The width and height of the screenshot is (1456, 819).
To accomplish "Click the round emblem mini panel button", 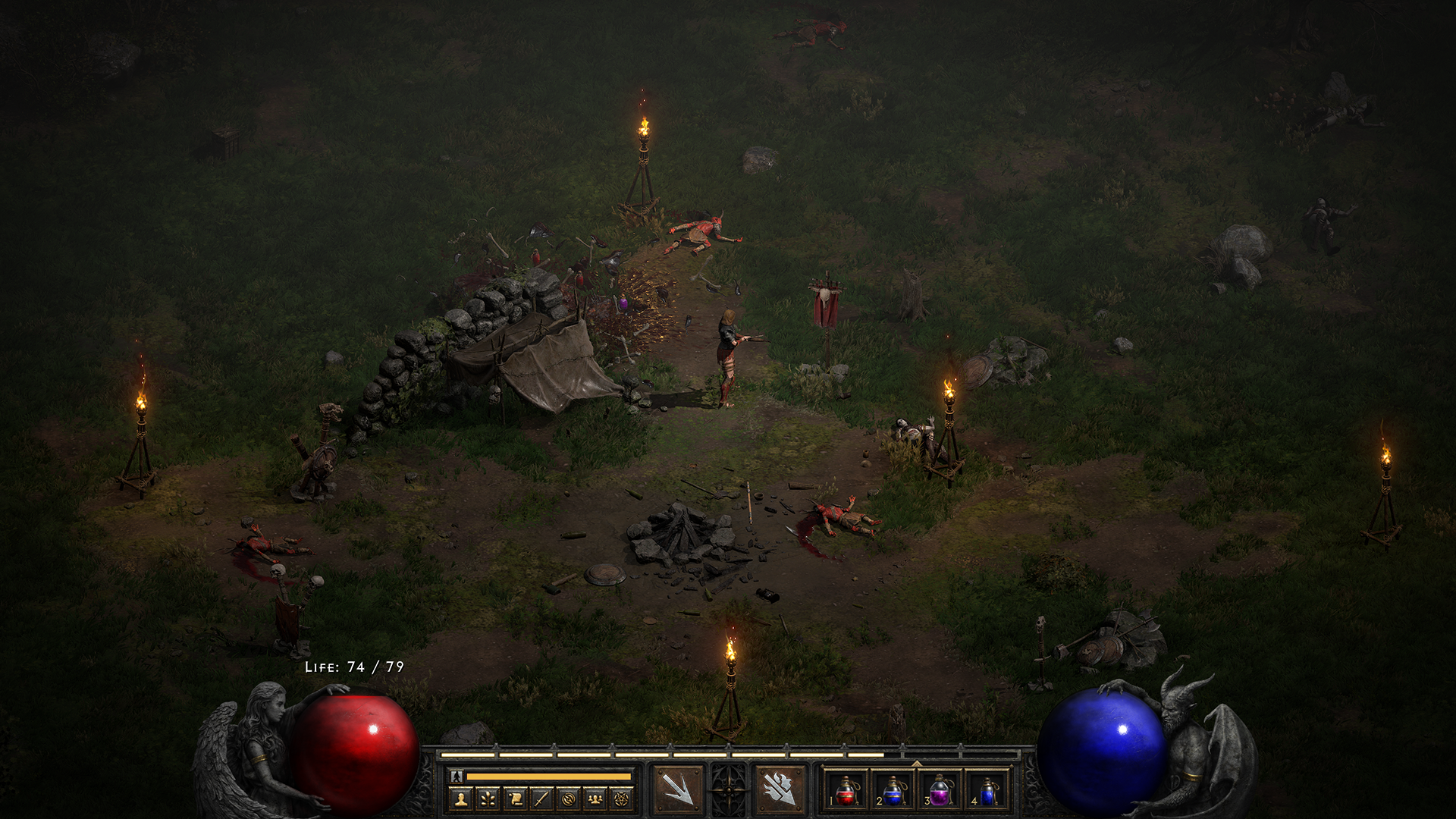I will 568,799.
